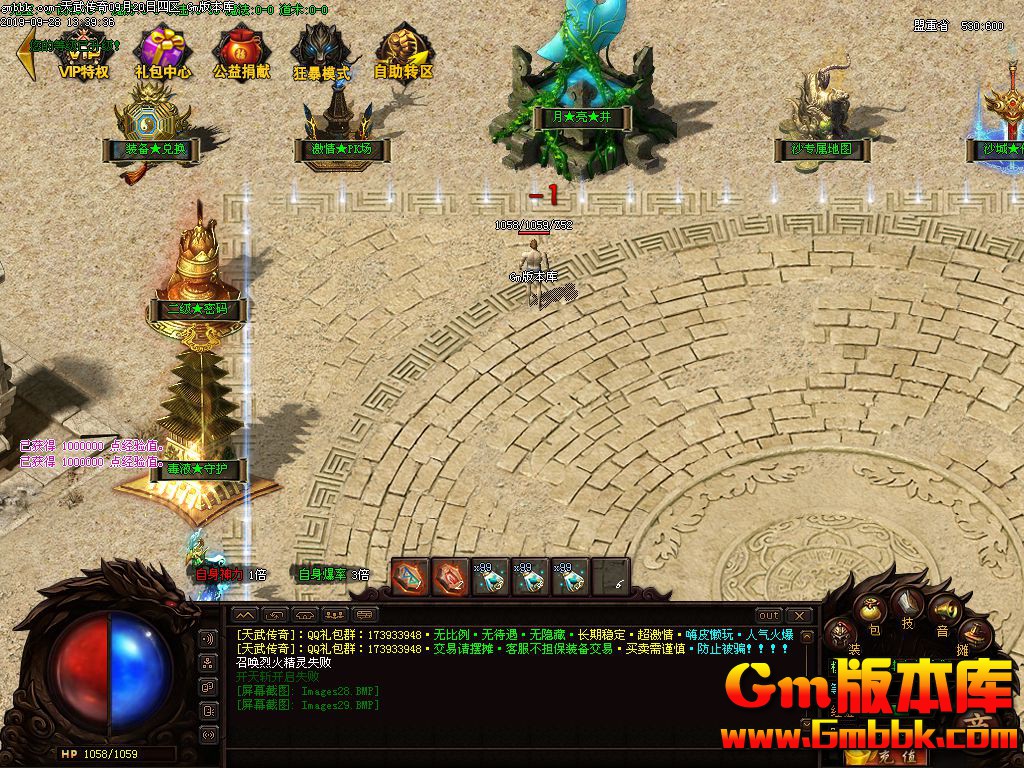Open the skills (技) book button

pos(908,603)
